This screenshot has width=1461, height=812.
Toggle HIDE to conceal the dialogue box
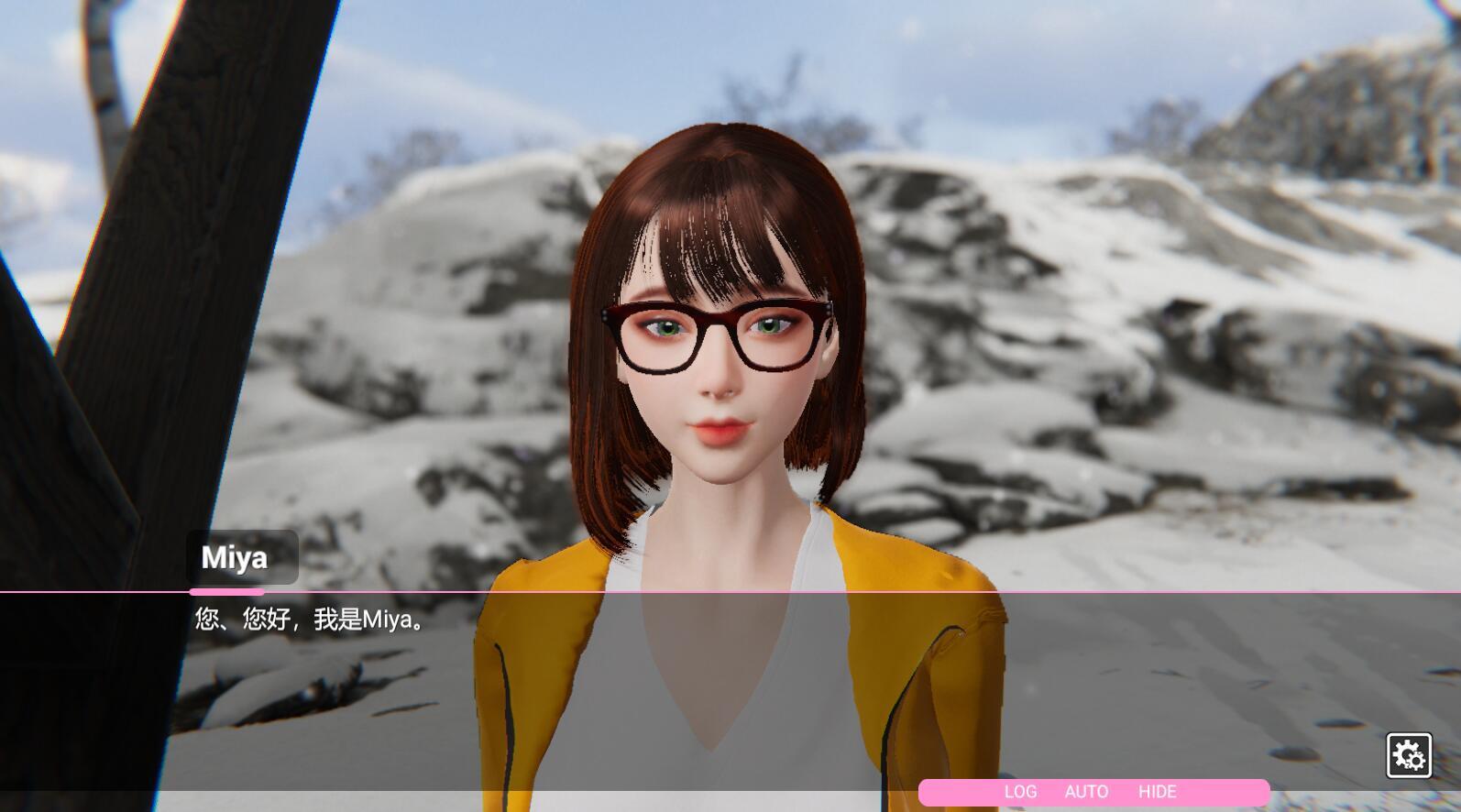1158,791
